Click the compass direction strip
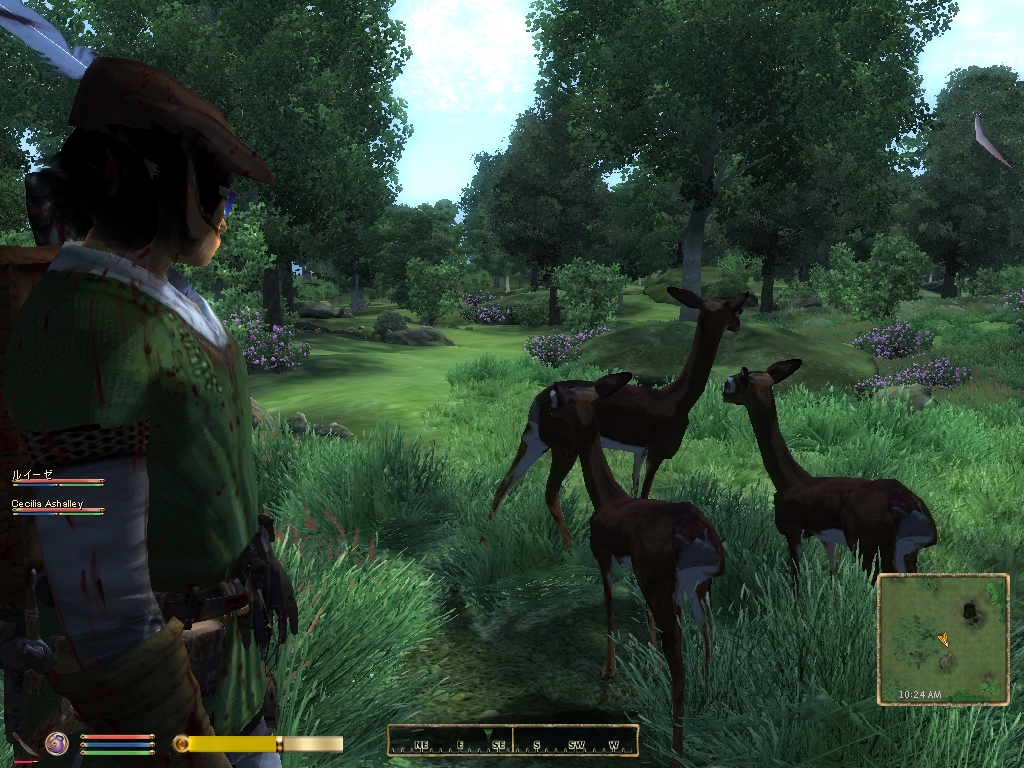Image resolution: width=1024 pixels, height=768 pixels. click(x=512, y=742)
